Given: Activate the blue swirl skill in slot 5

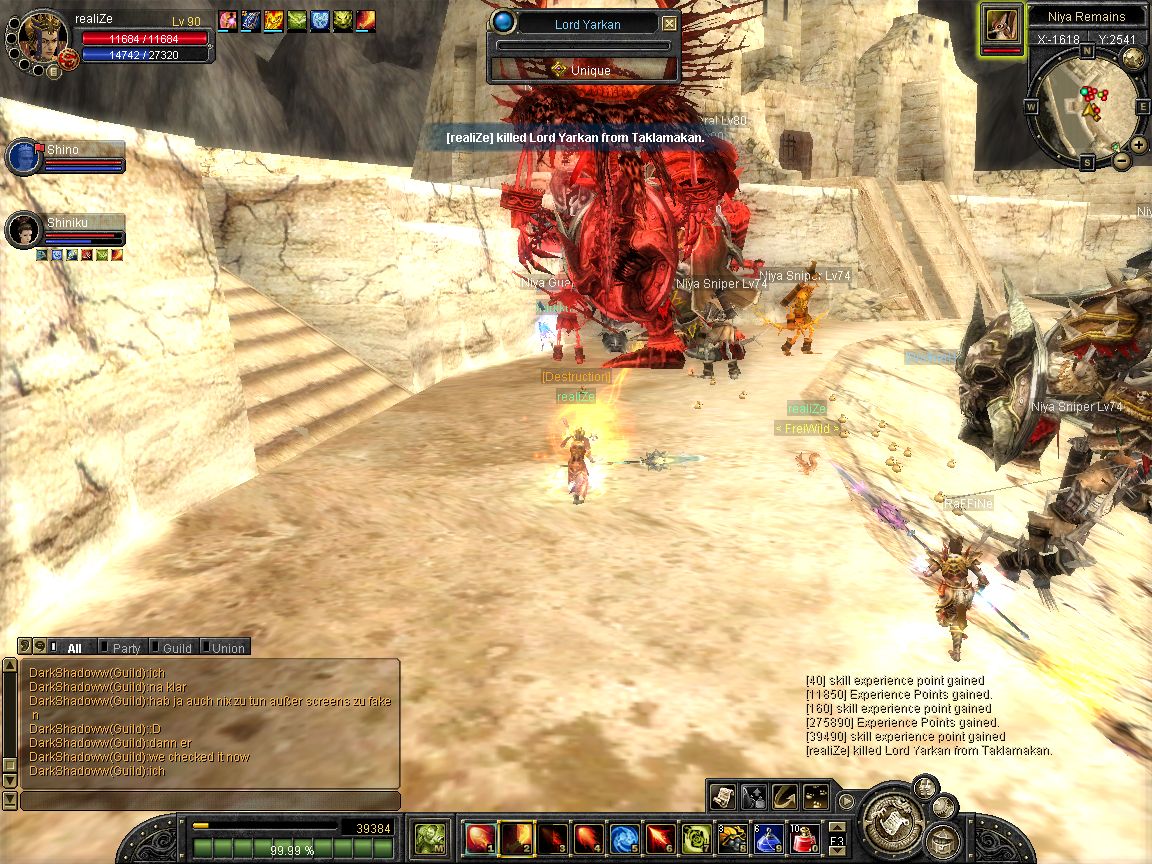Looking at the screenshot, I should tap(624, 837).
